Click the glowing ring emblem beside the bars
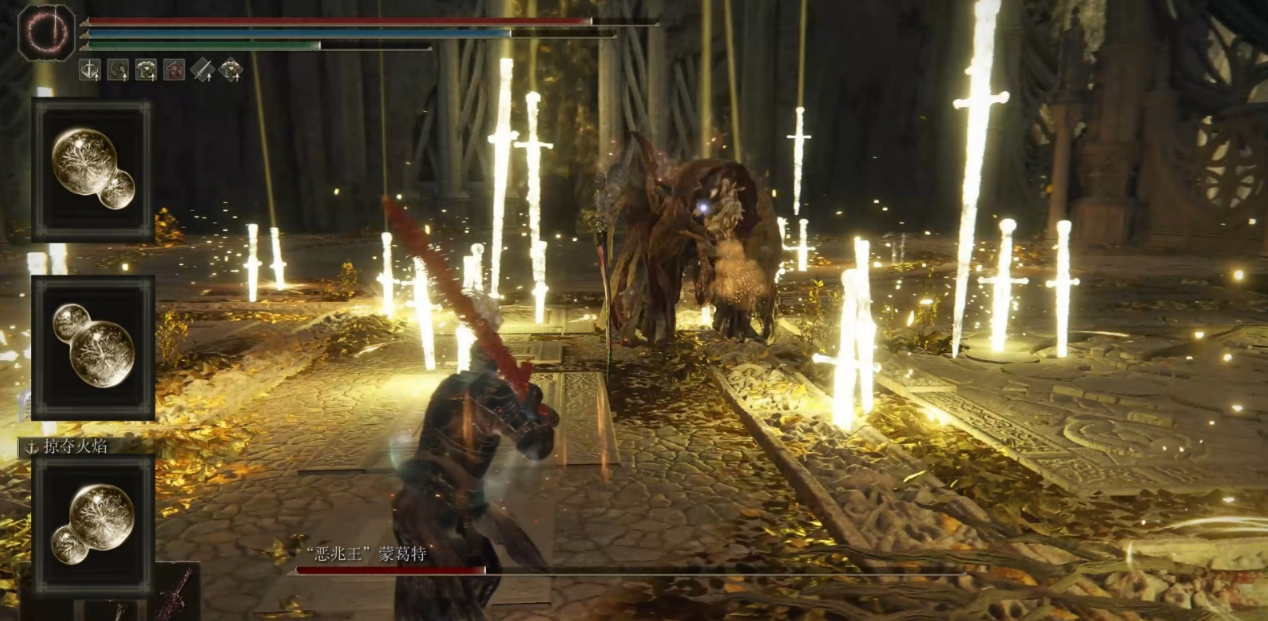 pyautogui.click(x=46, y=32)
